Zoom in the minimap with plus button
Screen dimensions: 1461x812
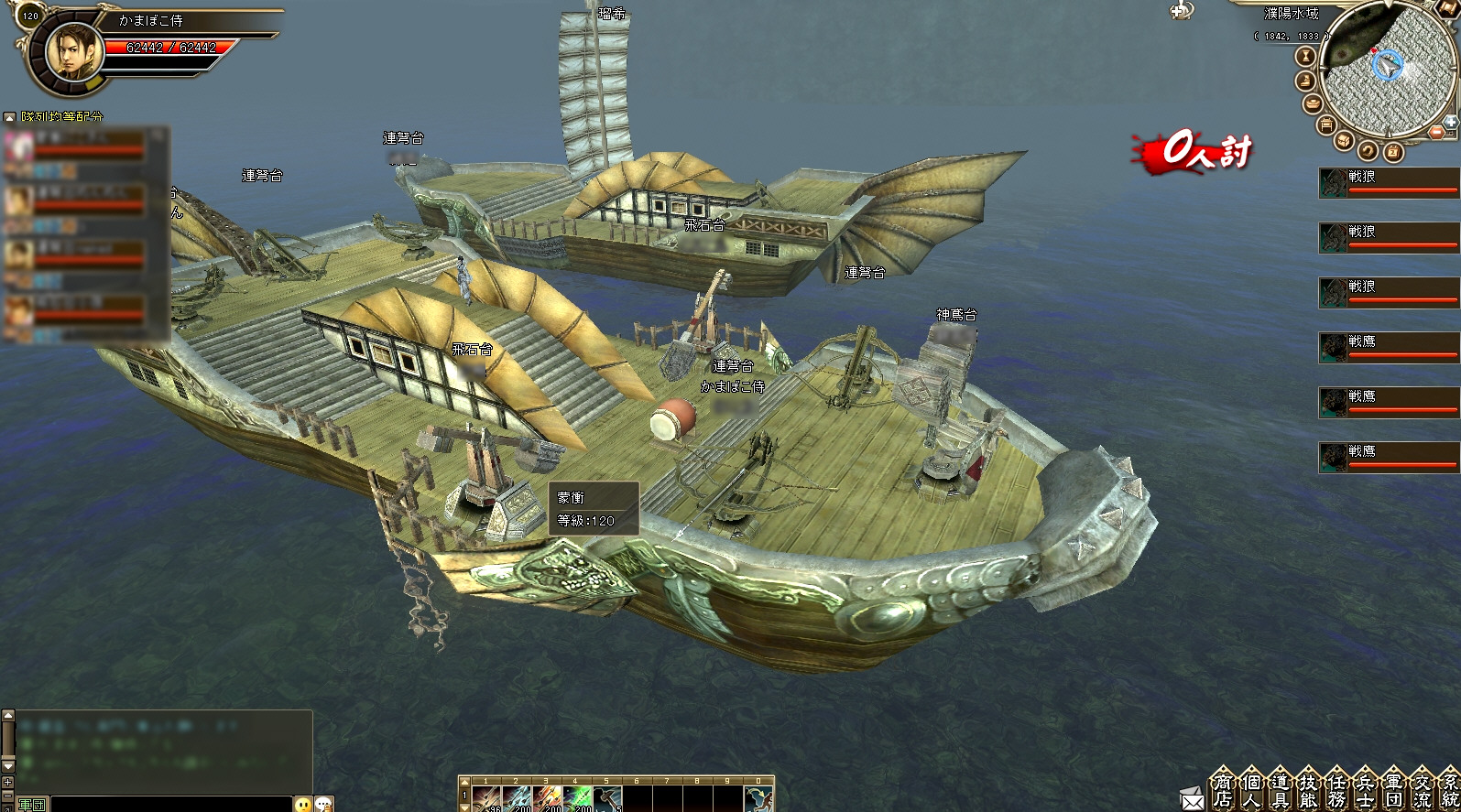(x=1450, y=121)
